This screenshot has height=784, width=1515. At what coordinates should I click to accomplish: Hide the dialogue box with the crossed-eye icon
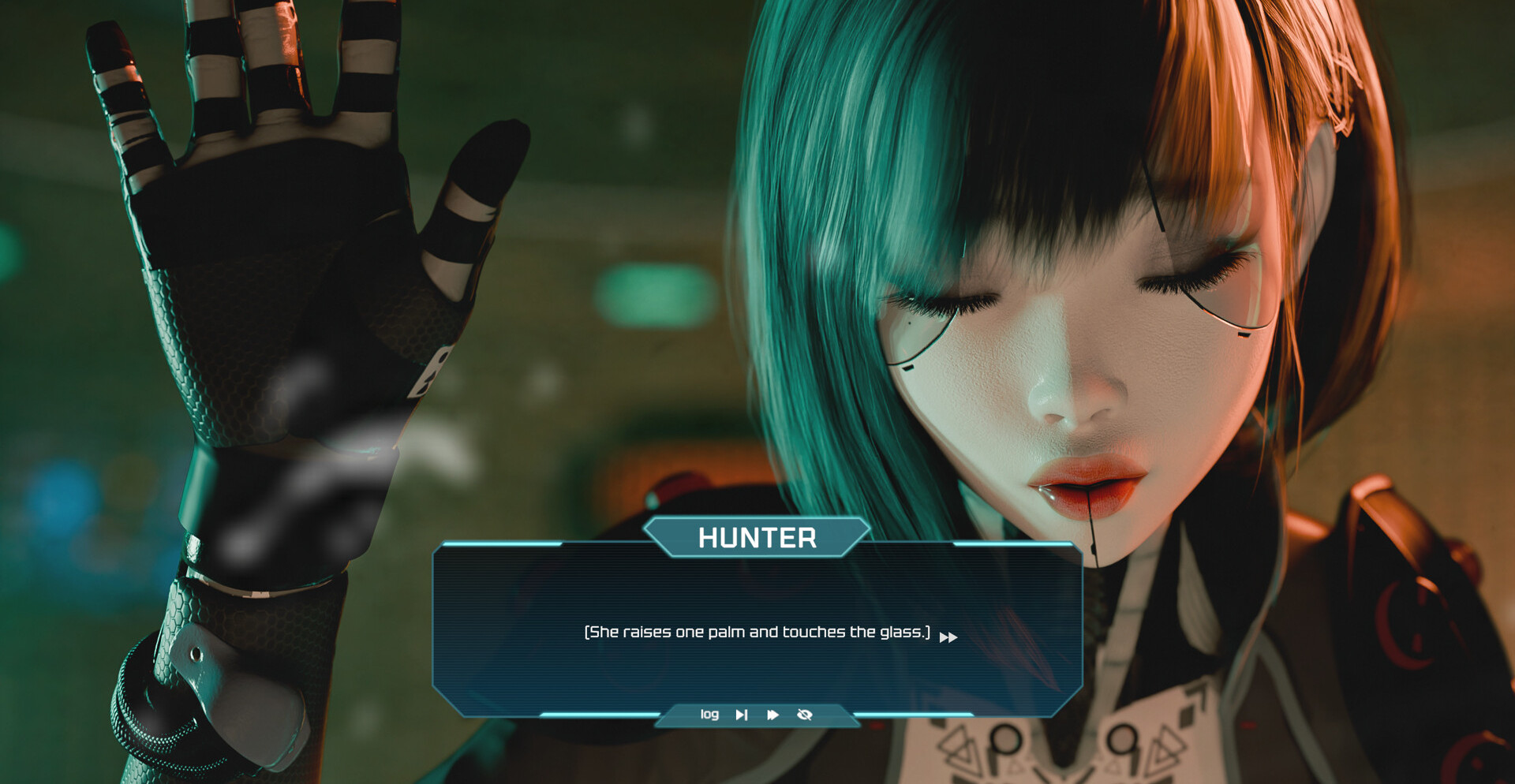tap(805, 715)
